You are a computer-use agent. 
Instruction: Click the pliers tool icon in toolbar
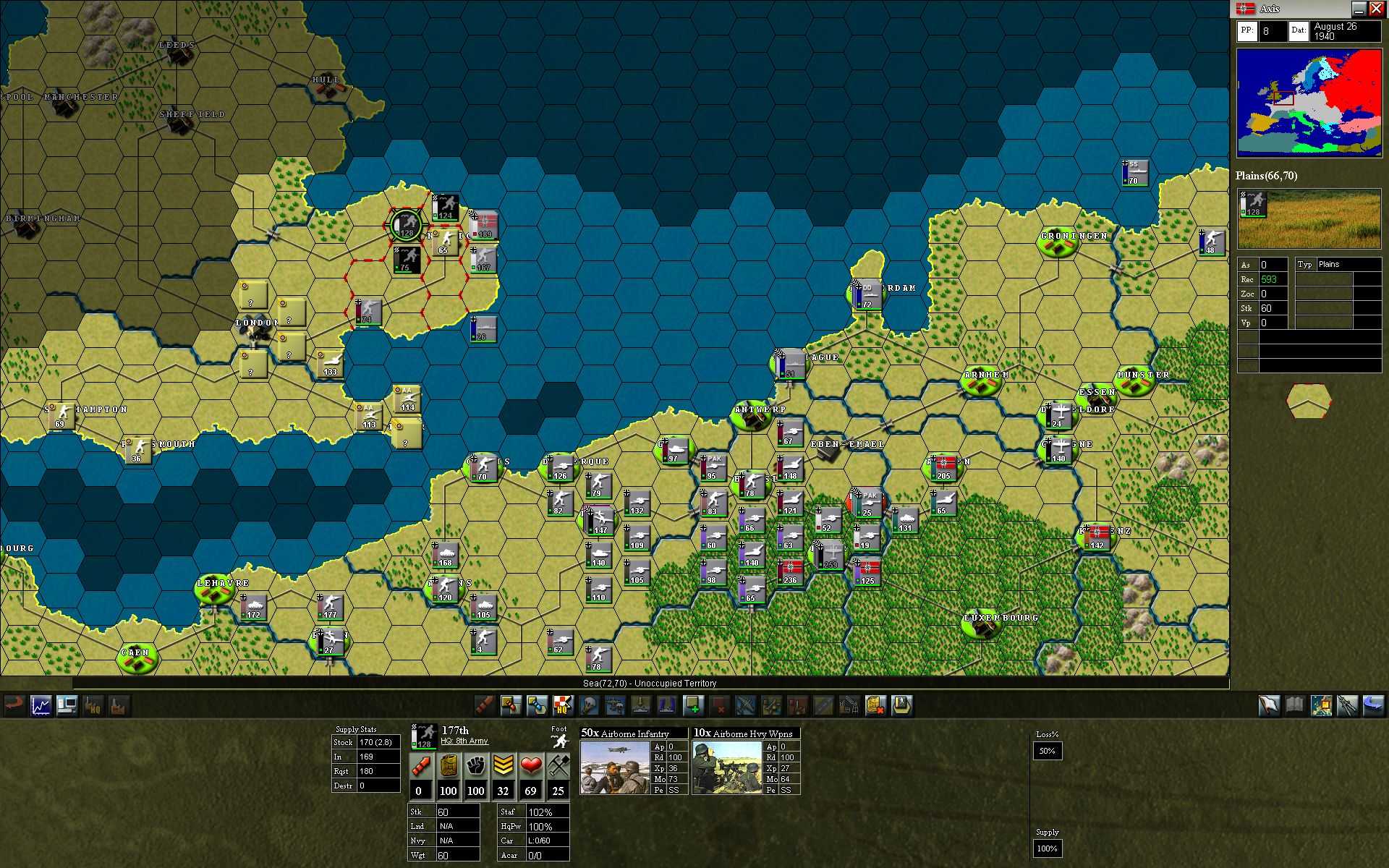1347,705
